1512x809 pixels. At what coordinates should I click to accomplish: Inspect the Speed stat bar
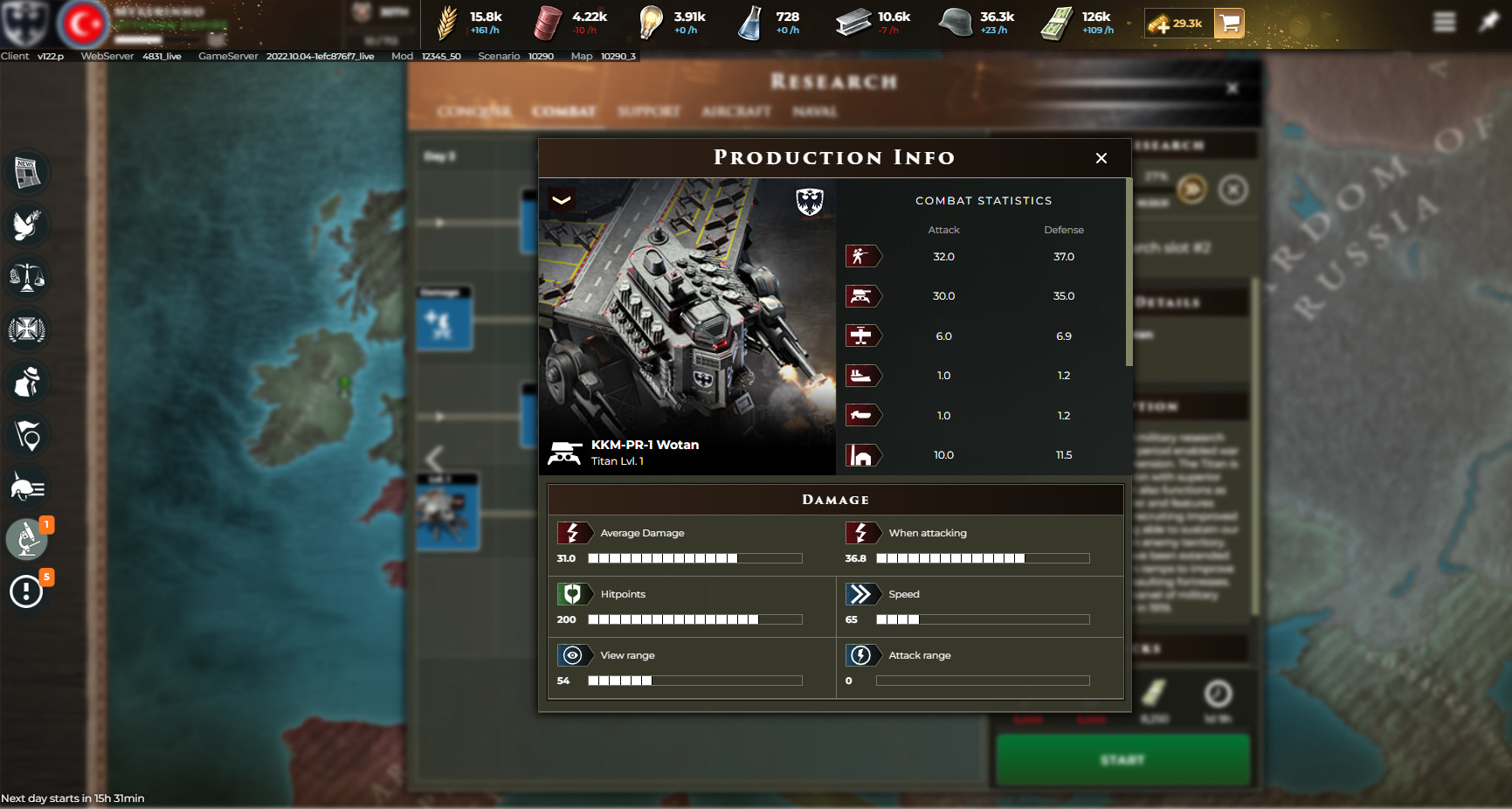pyautogui.click(x=982, y=619)
